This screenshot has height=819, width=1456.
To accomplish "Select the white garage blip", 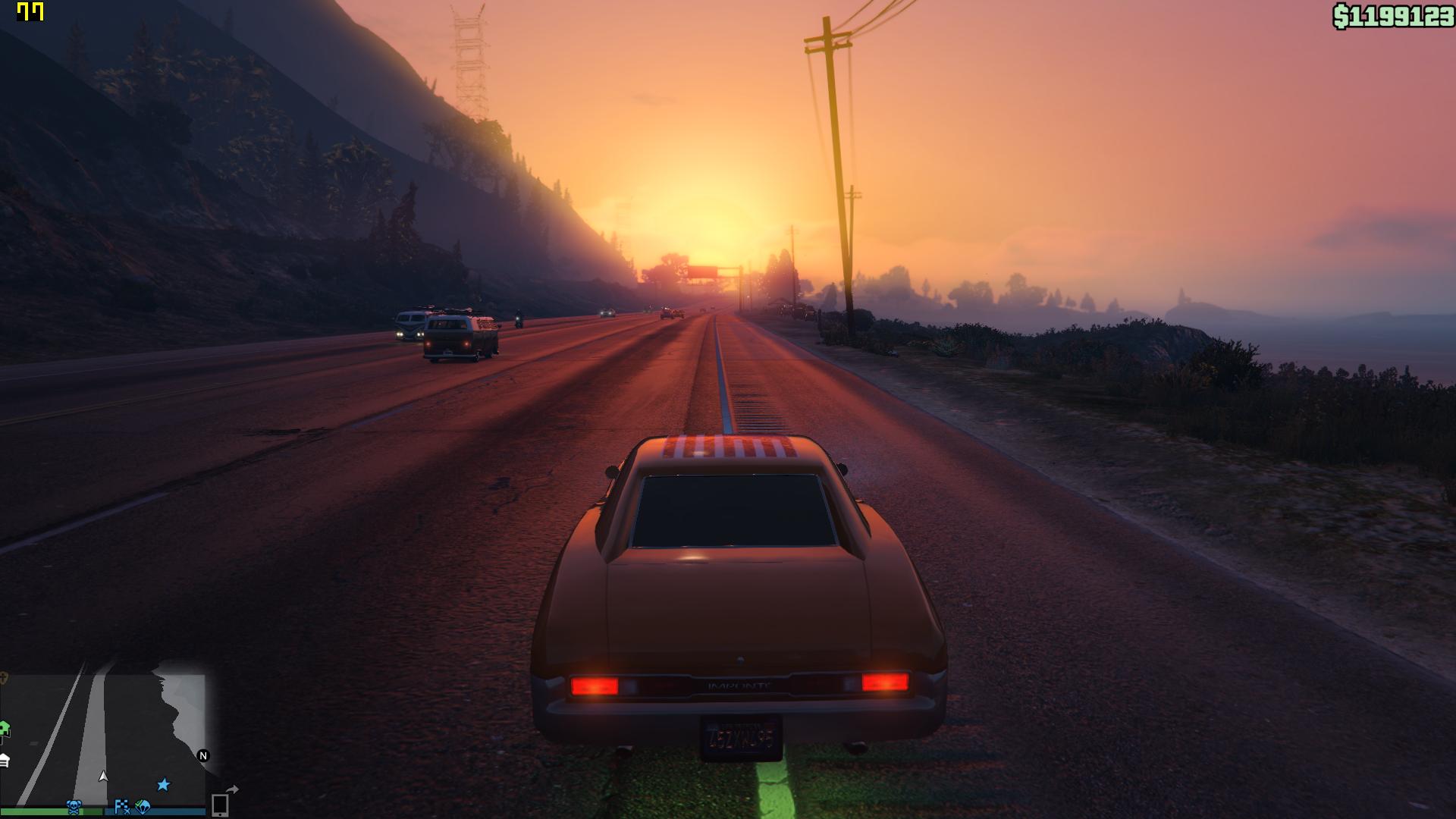I will coord(4,760).
